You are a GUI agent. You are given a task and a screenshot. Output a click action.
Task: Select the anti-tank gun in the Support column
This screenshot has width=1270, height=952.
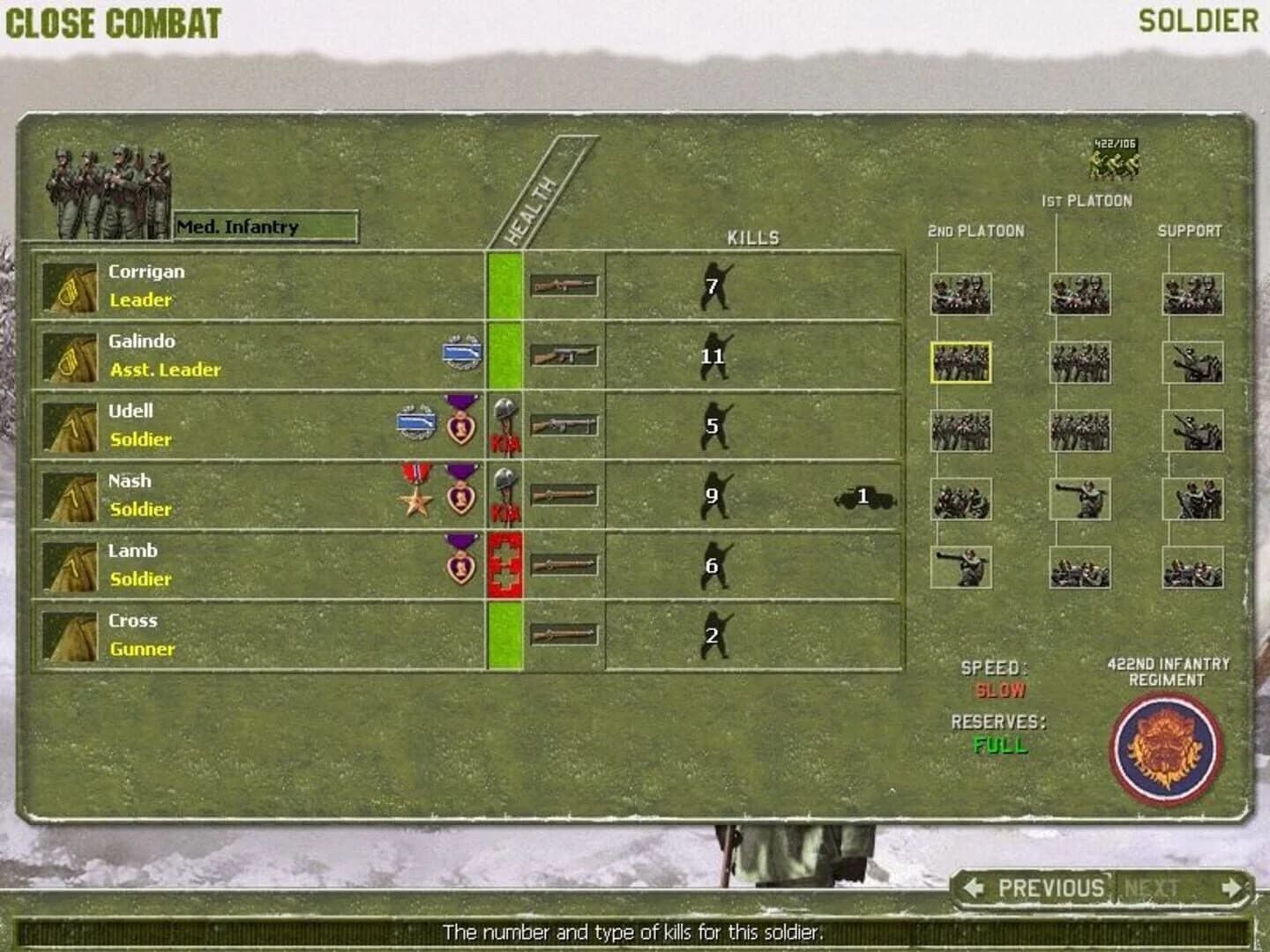pos(1192,361)
